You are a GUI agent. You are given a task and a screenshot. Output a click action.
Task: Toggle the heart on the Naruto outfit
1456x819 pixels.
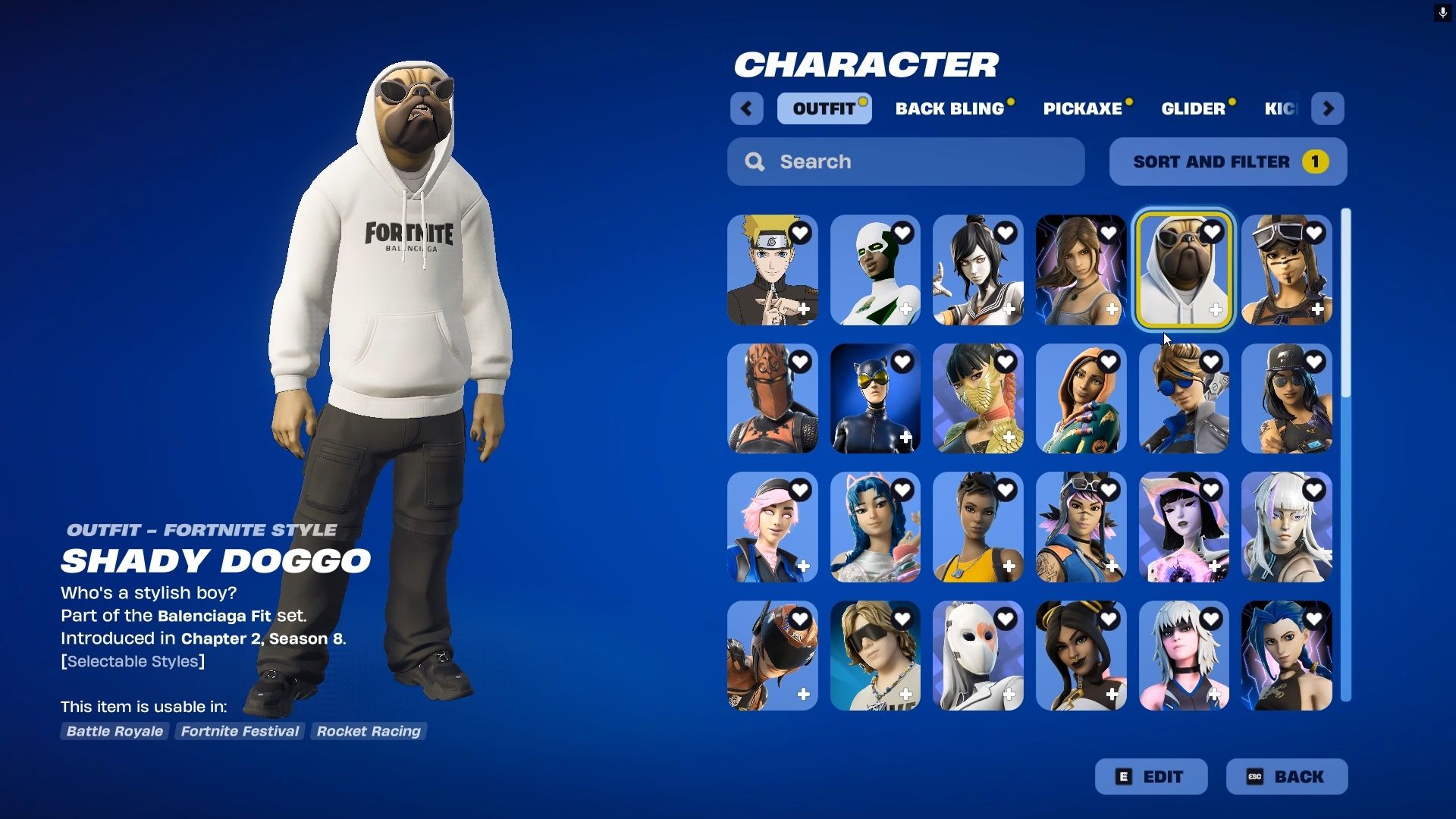(x=800, y=233)
